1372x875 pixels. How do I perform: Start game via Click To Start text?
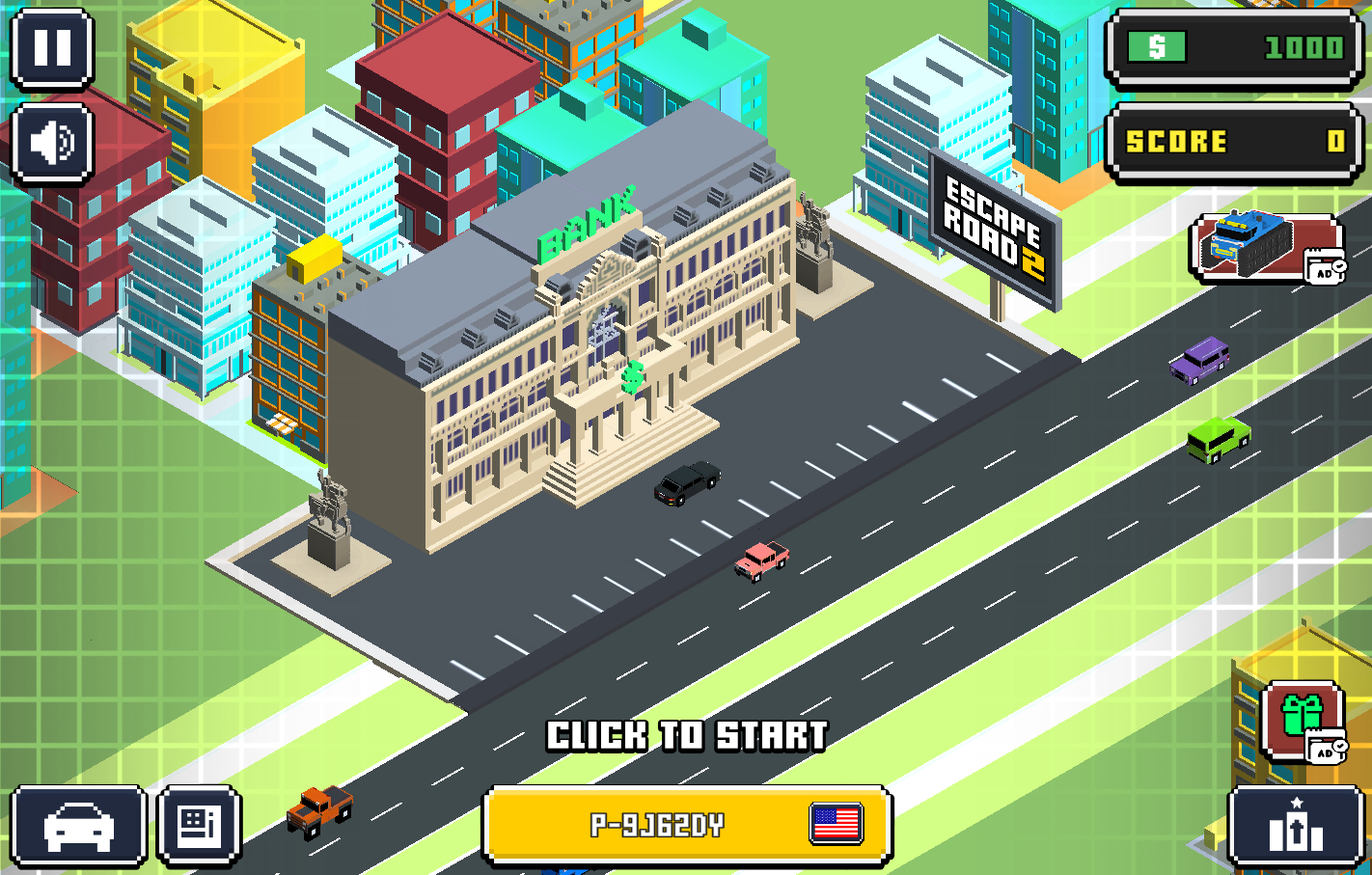[x=687, y=736]
